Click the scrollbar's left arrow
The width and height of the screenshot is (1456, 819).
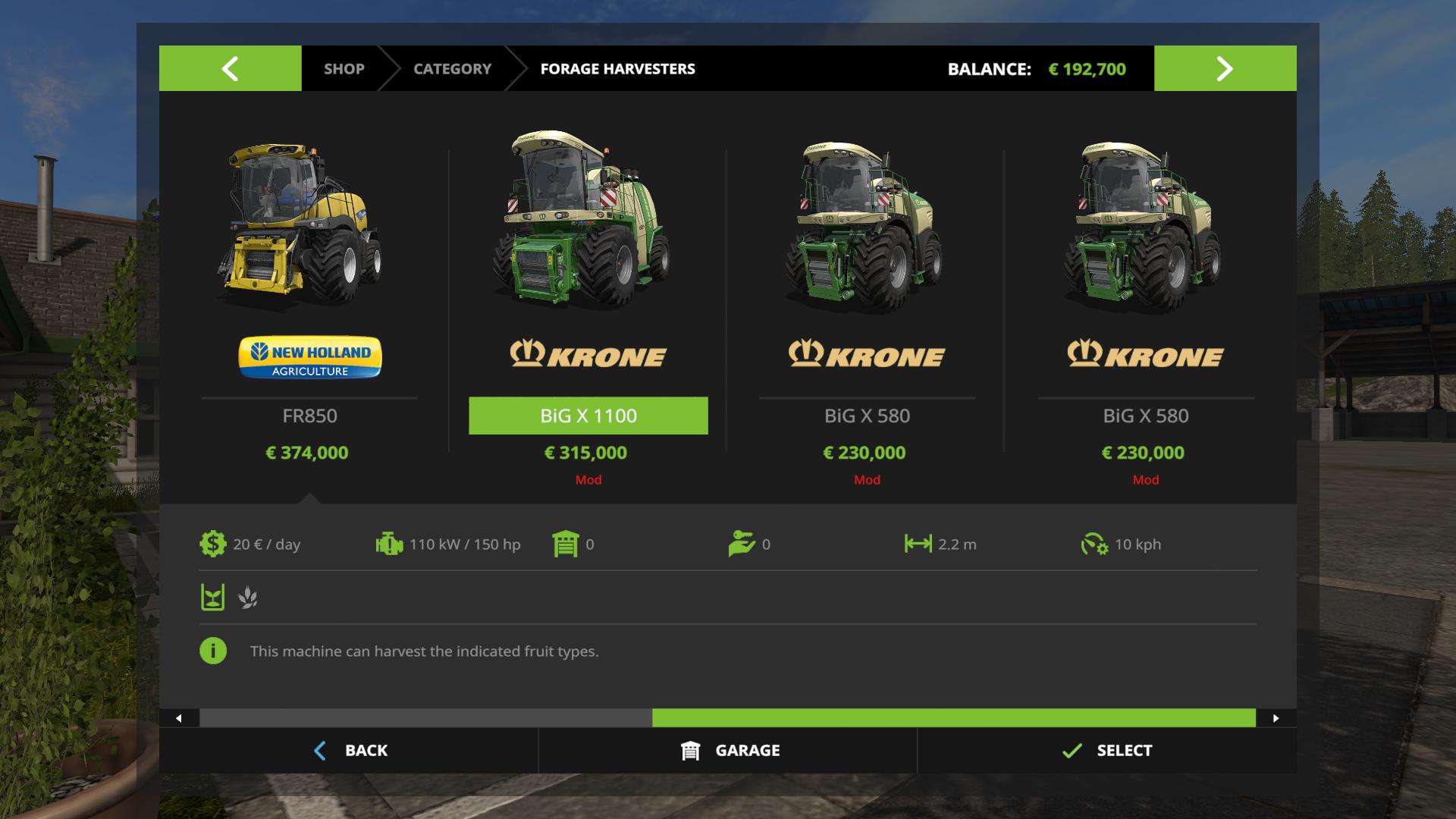tap(179, 718)
